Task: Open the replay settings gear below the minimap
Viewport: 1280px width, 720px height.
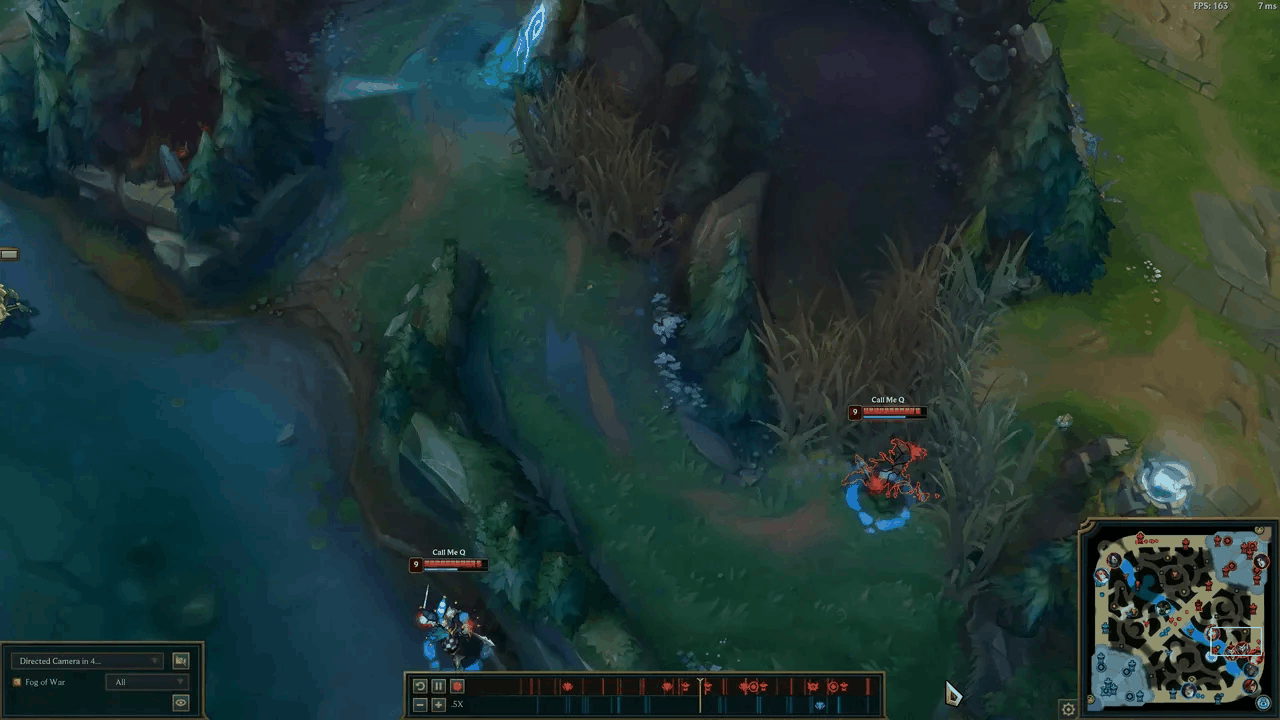Action: click(1067, 707)
